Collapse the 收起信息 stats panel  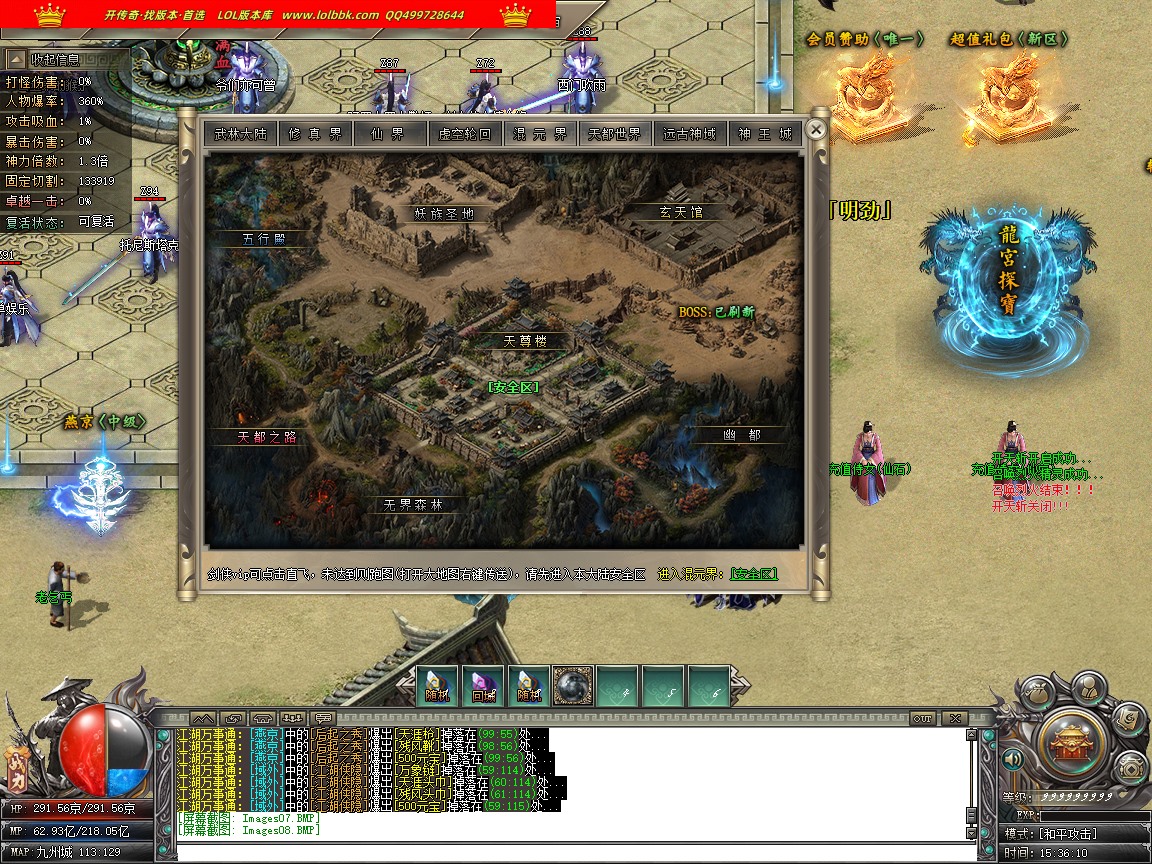[x=55, y=59]
